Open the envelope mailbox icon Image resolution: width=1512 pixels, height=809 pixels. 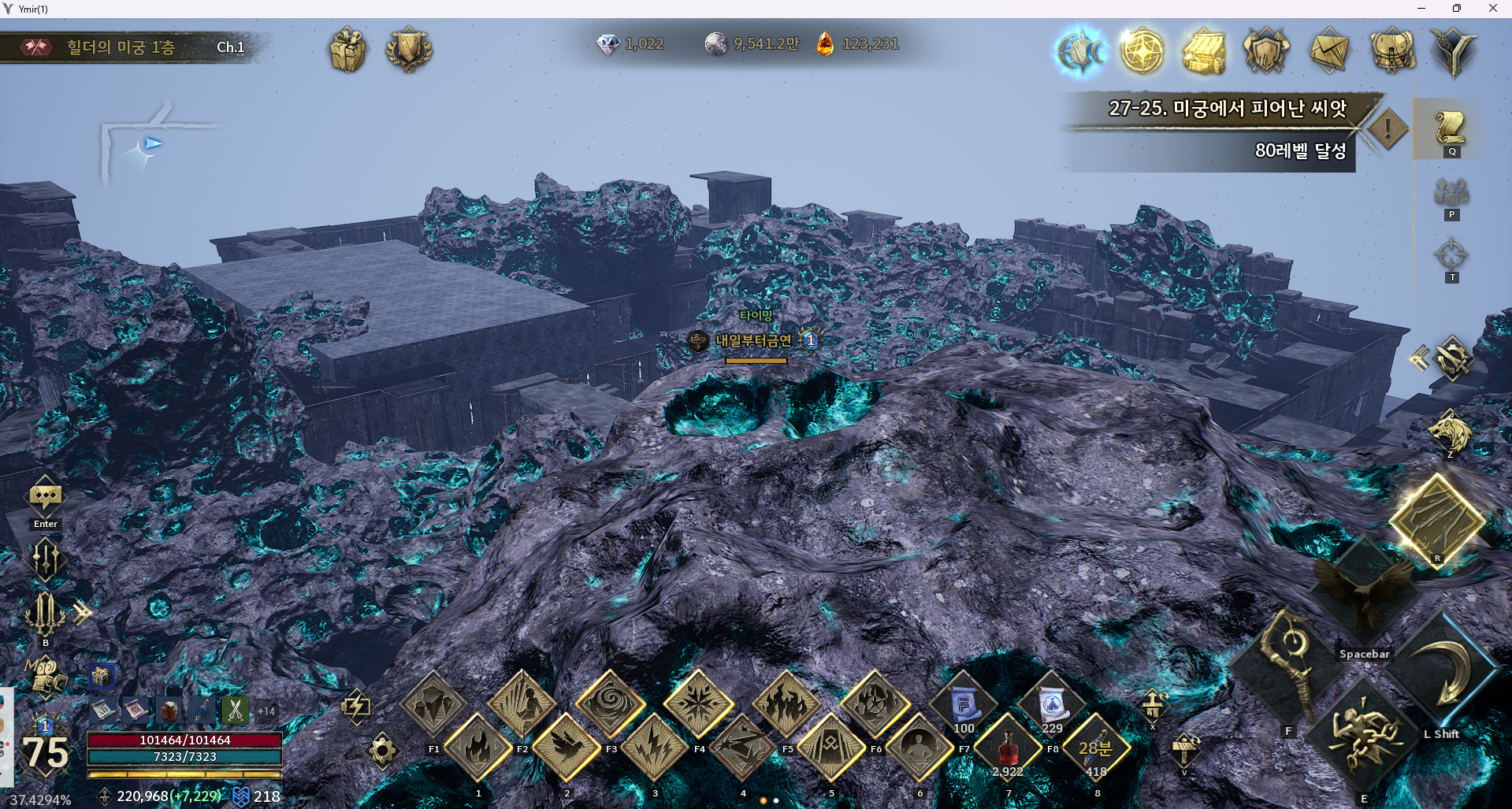click(x=1328, y=52)
